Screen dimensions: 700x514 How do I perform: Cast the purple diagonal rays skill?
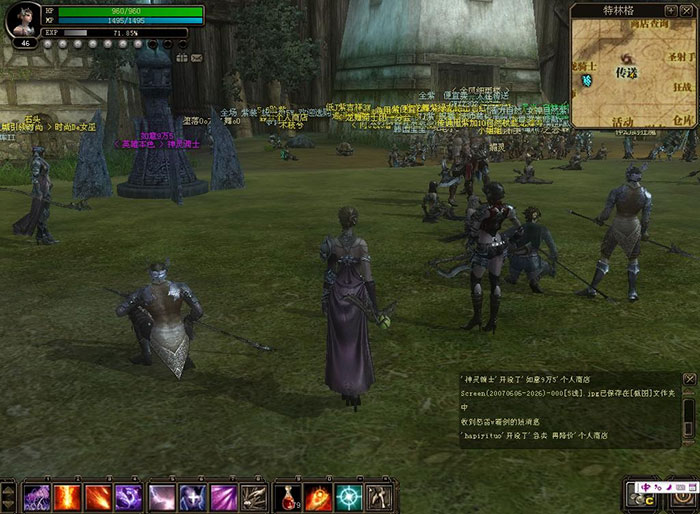[224, 496]
